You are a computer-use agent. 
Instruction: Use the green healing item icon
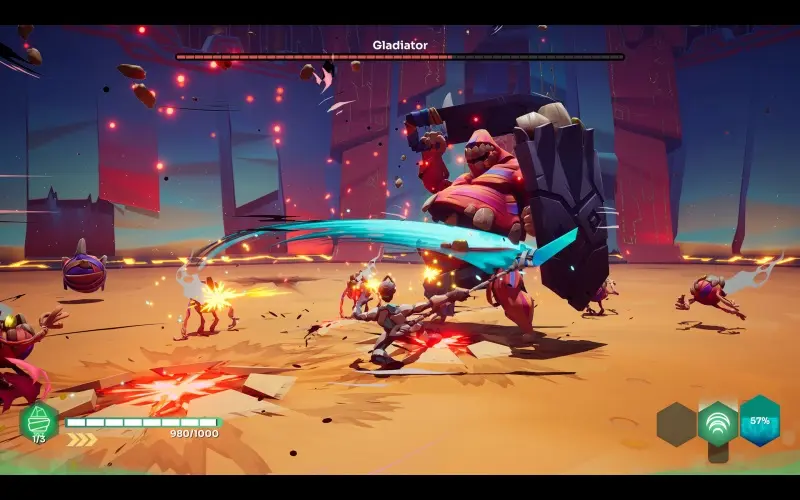(x=38, y=421)
